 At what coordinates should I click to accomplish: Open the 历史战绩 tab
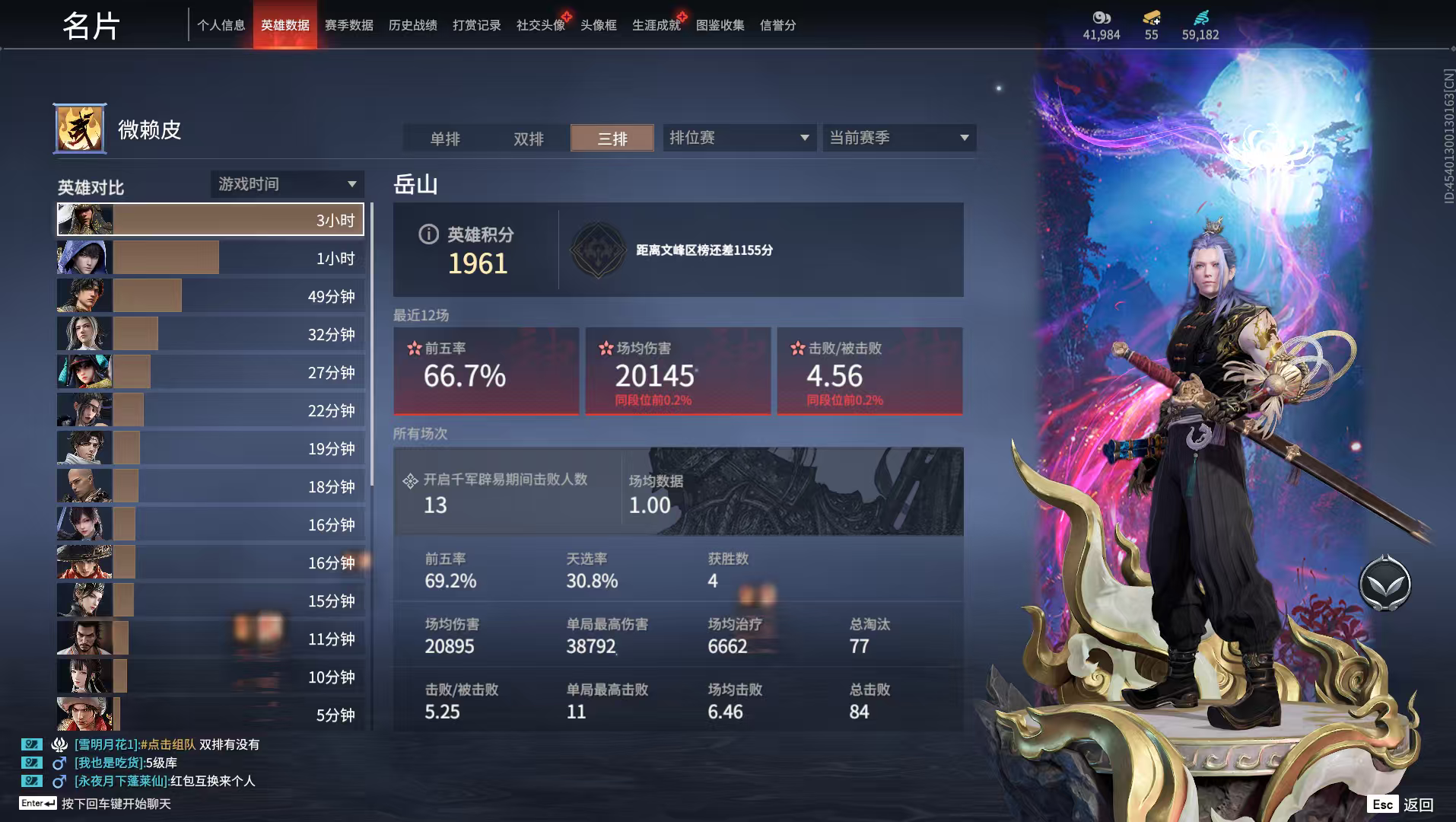pos(412,25)
